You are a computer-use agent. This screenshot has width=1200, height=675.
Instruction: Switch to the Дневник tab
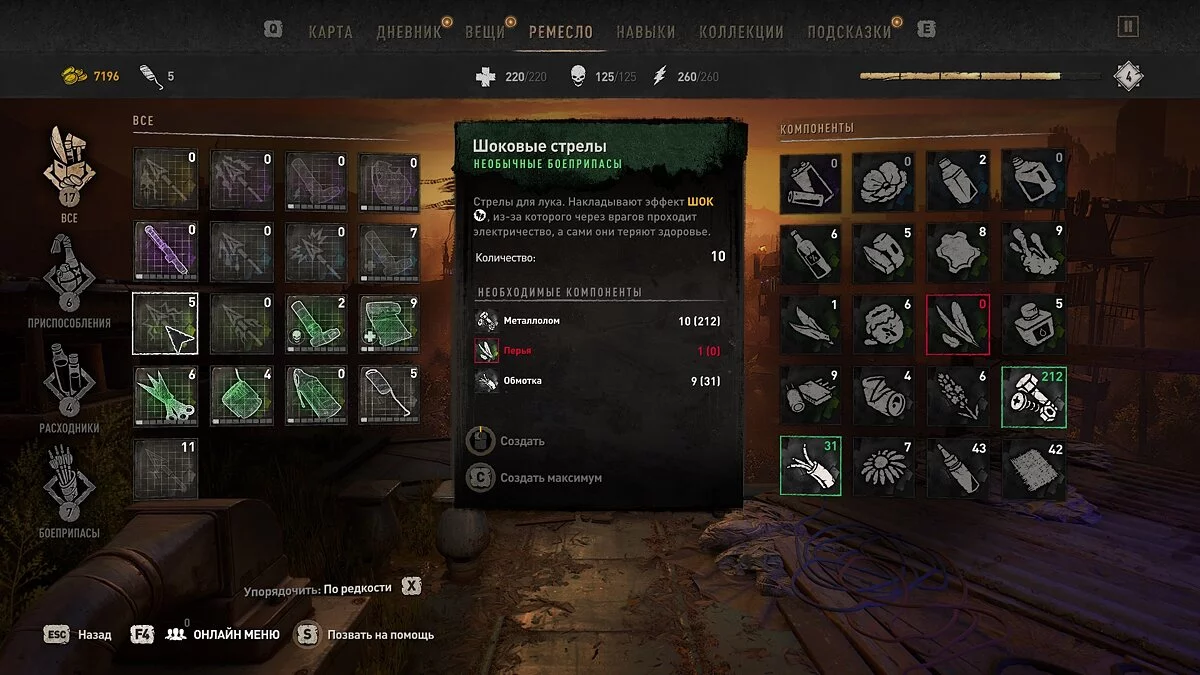[x=408, y=31]
